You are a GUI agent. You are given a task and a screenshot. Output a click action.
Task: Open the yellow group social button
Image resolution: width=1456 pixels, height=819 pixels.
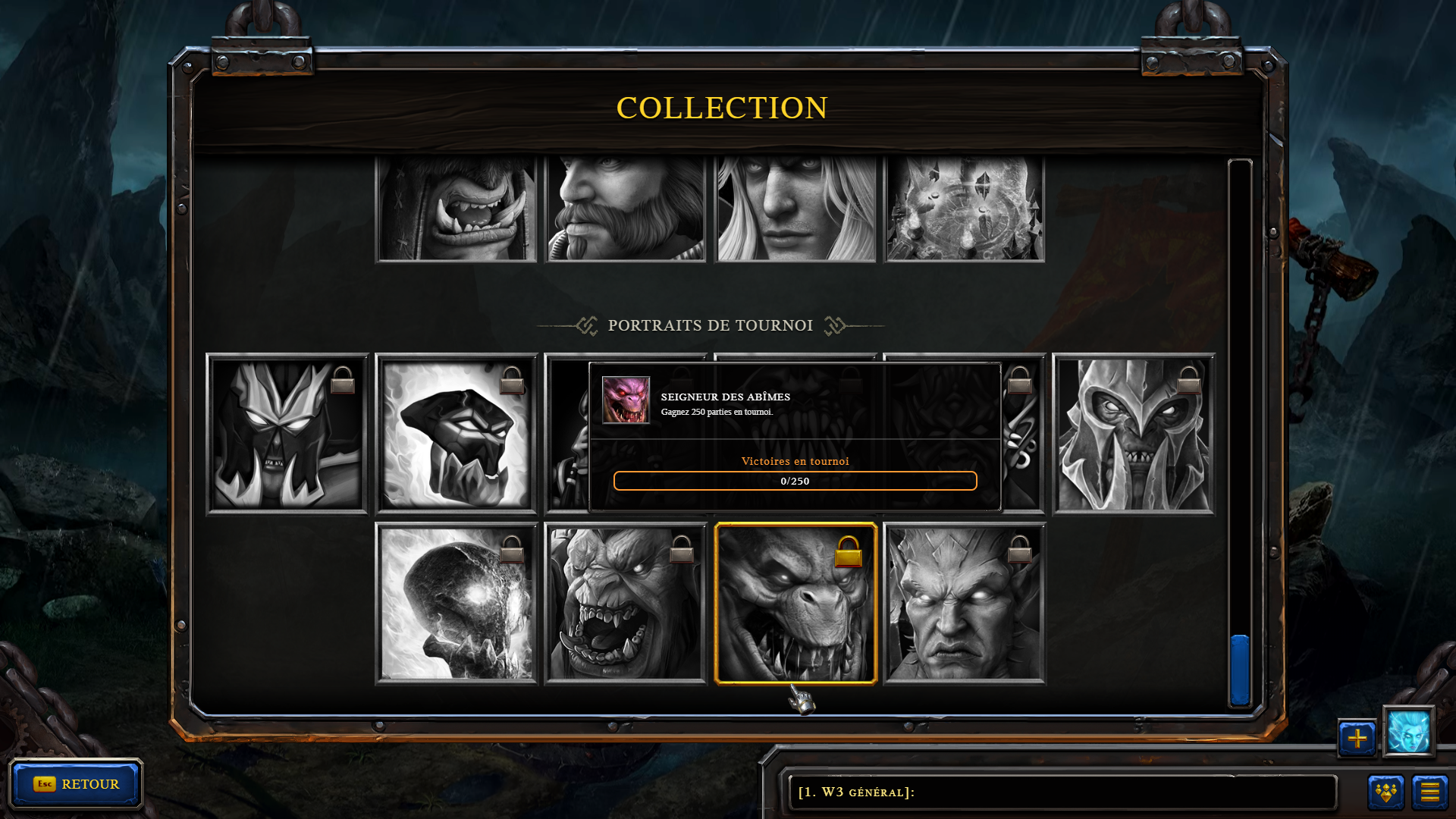(1385, 792)
